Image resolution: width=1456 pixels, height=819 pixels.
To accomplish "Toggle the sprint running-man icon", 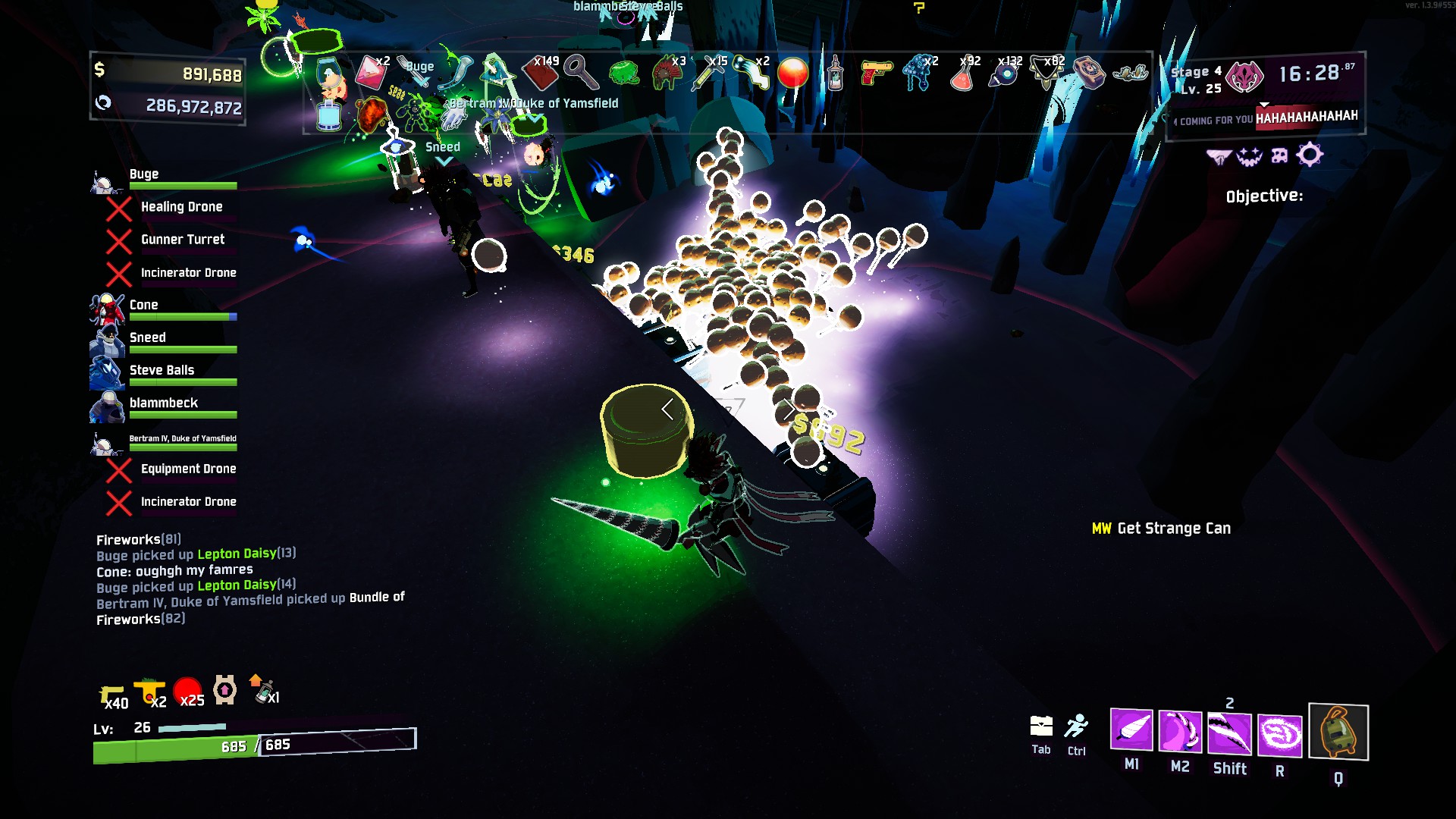I will 1076,726.
